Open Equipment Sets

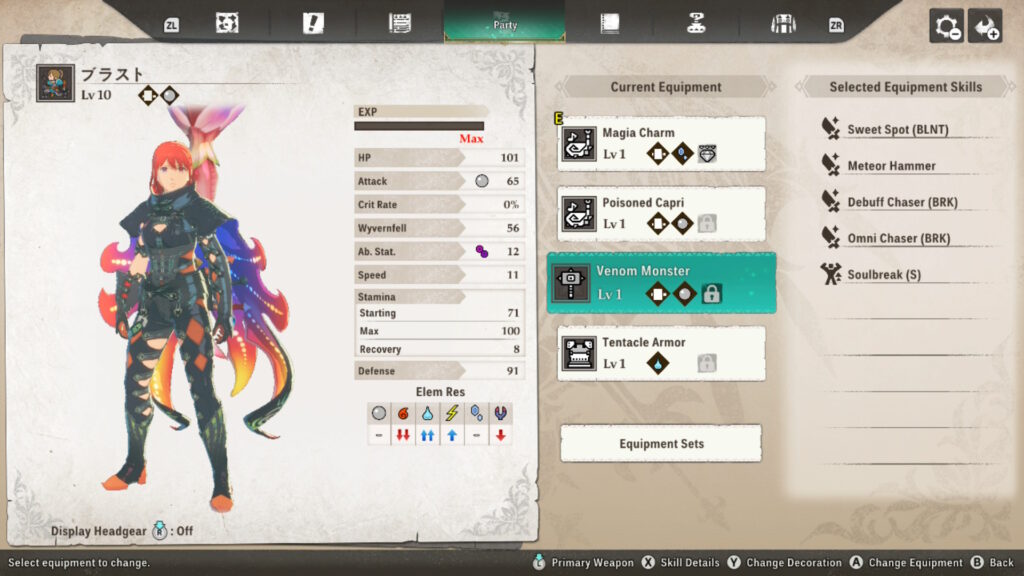661,443
